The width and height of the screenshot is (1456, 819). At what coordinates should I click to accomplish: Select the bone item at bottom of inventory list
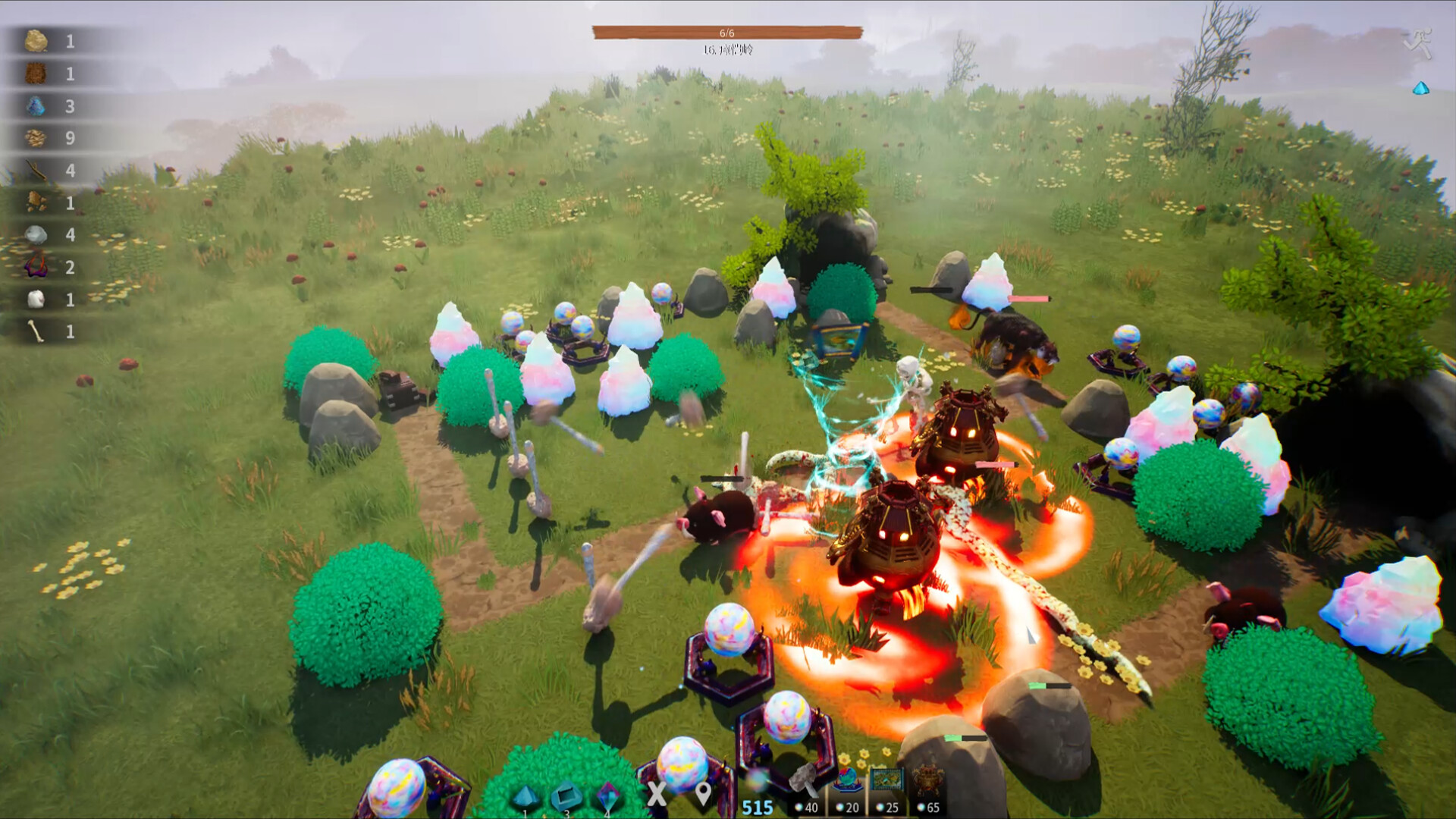click(x=36, y=331)
